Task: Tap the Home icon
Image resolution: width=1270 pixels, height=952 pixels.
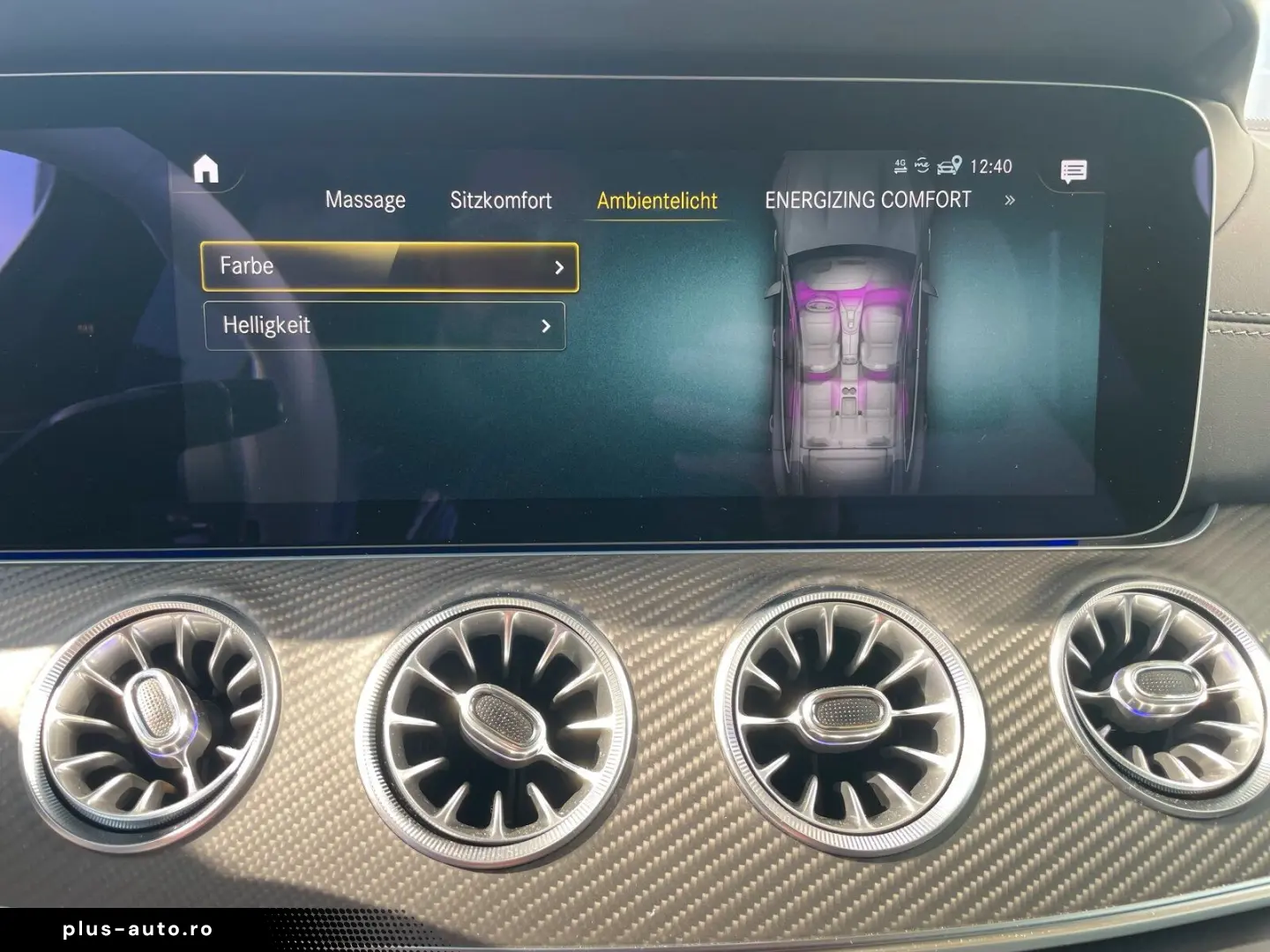Action: click(x=208, y=170)
